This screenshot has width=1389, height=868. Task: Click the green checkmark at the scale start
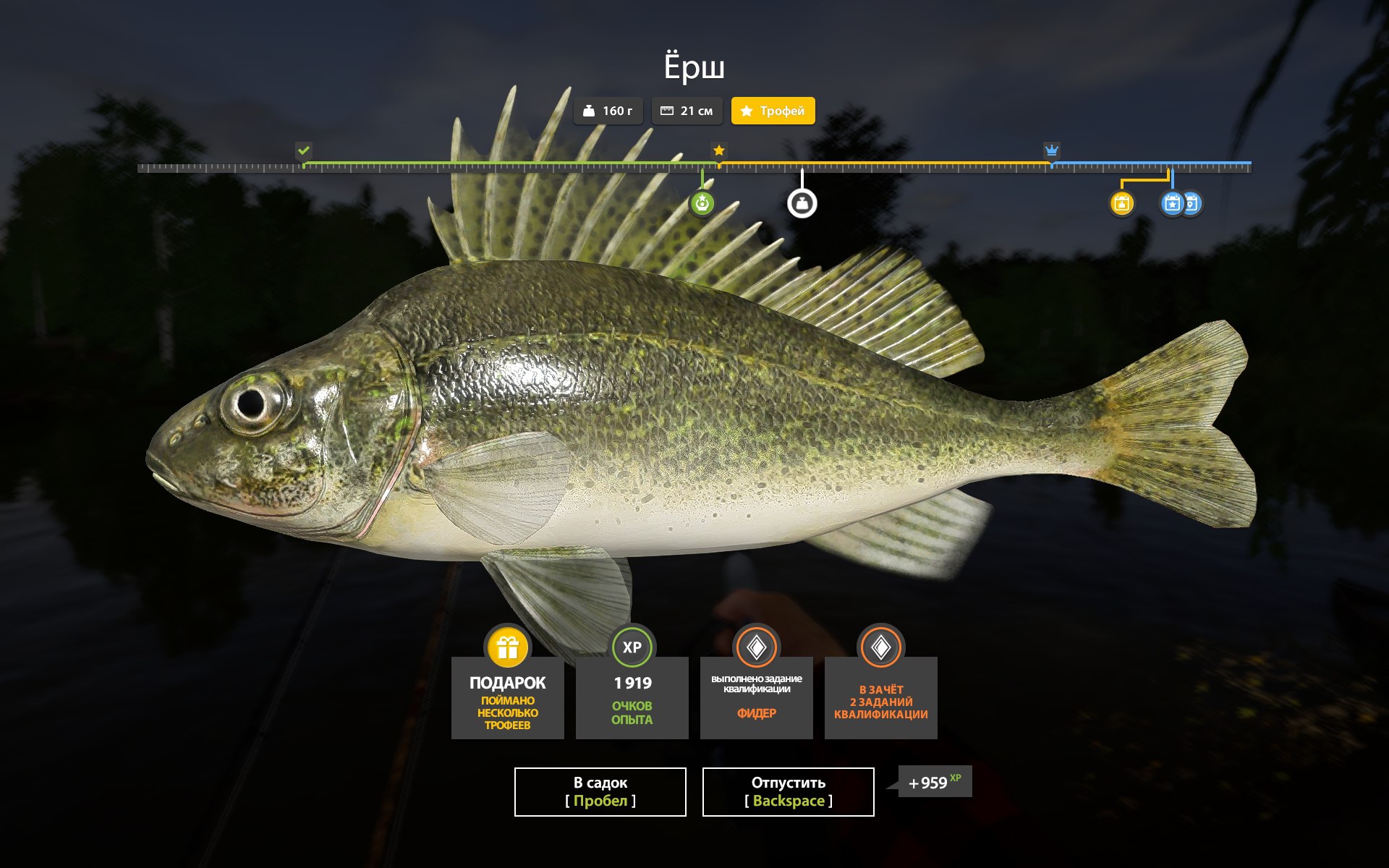point(303,150)
